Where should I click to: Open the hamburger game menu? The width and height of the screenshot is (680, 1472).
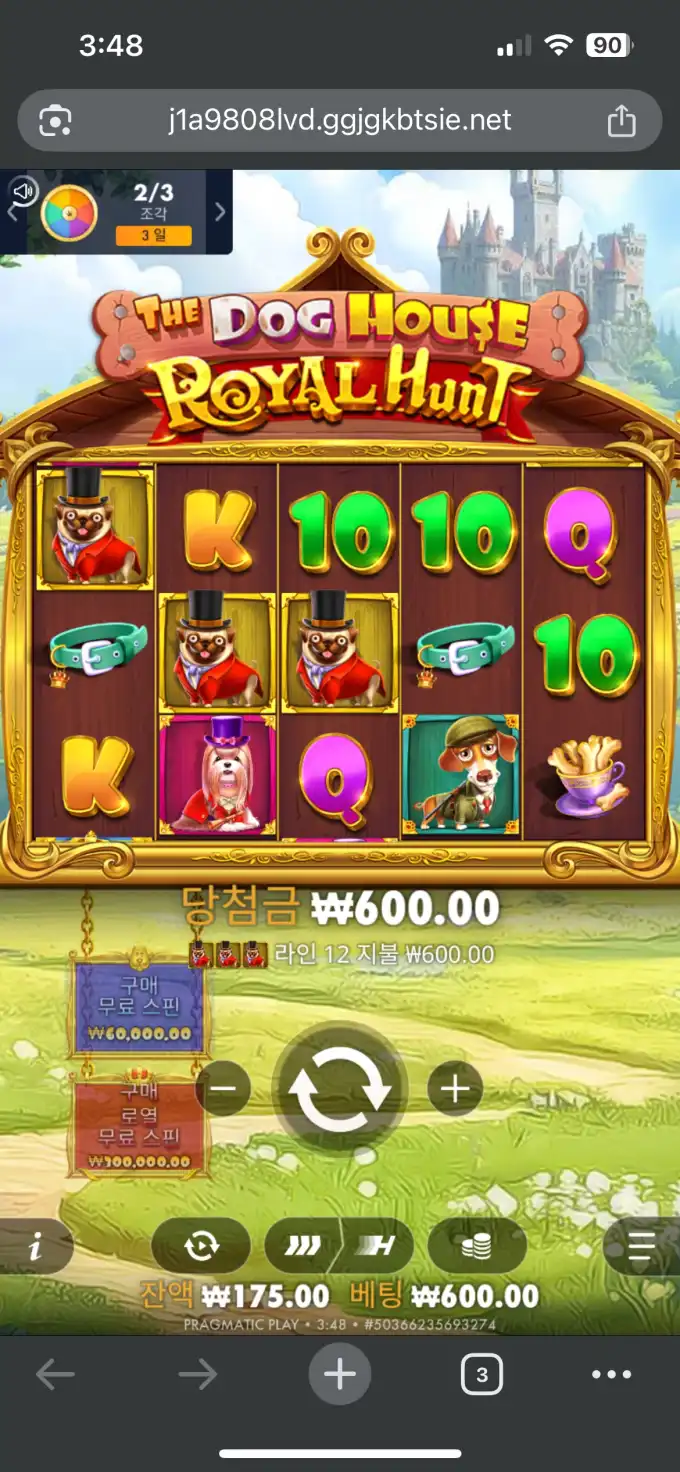point(642,1246)
